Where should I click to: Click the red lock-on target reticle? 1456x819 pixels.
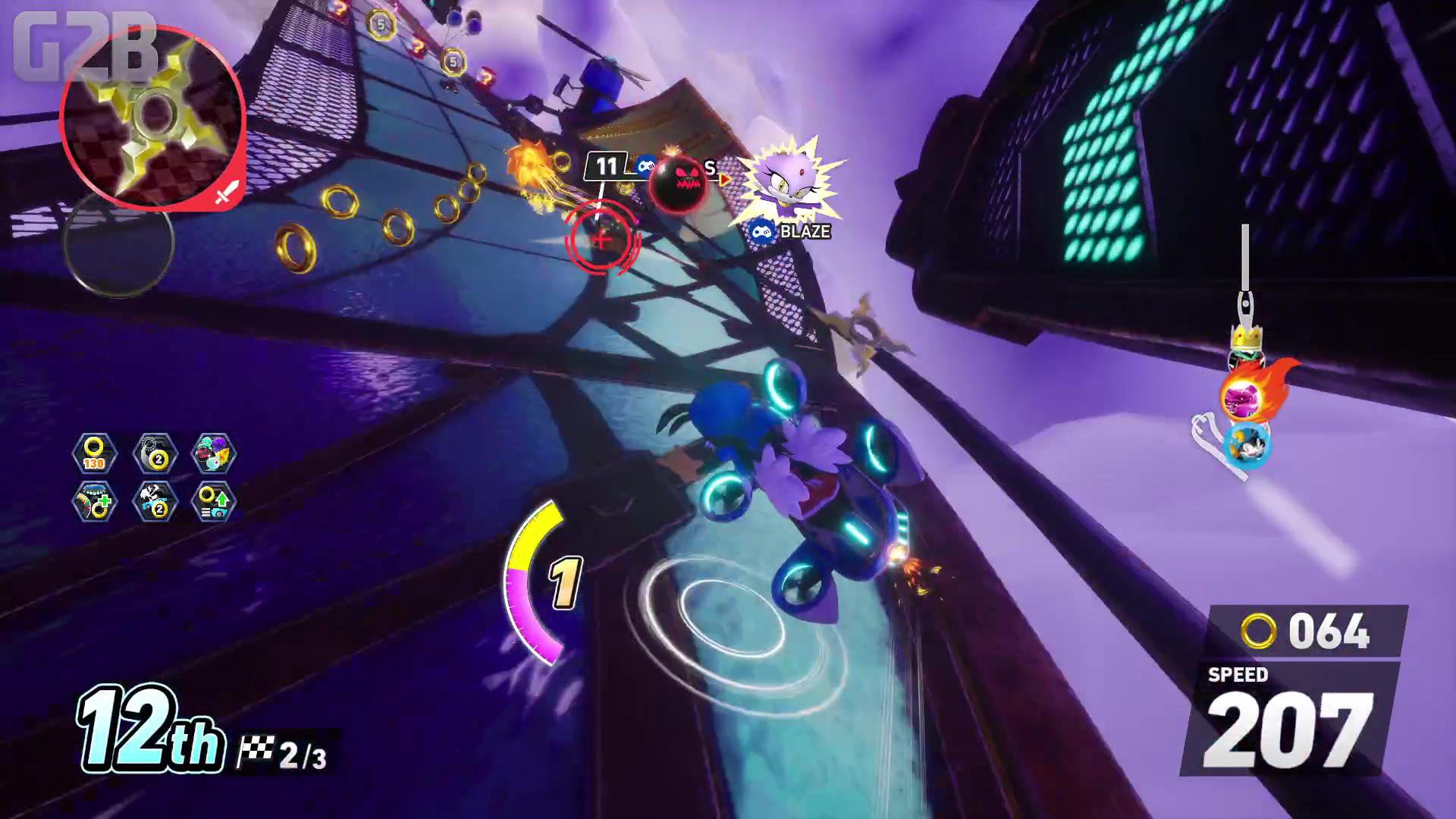(602, 240)
